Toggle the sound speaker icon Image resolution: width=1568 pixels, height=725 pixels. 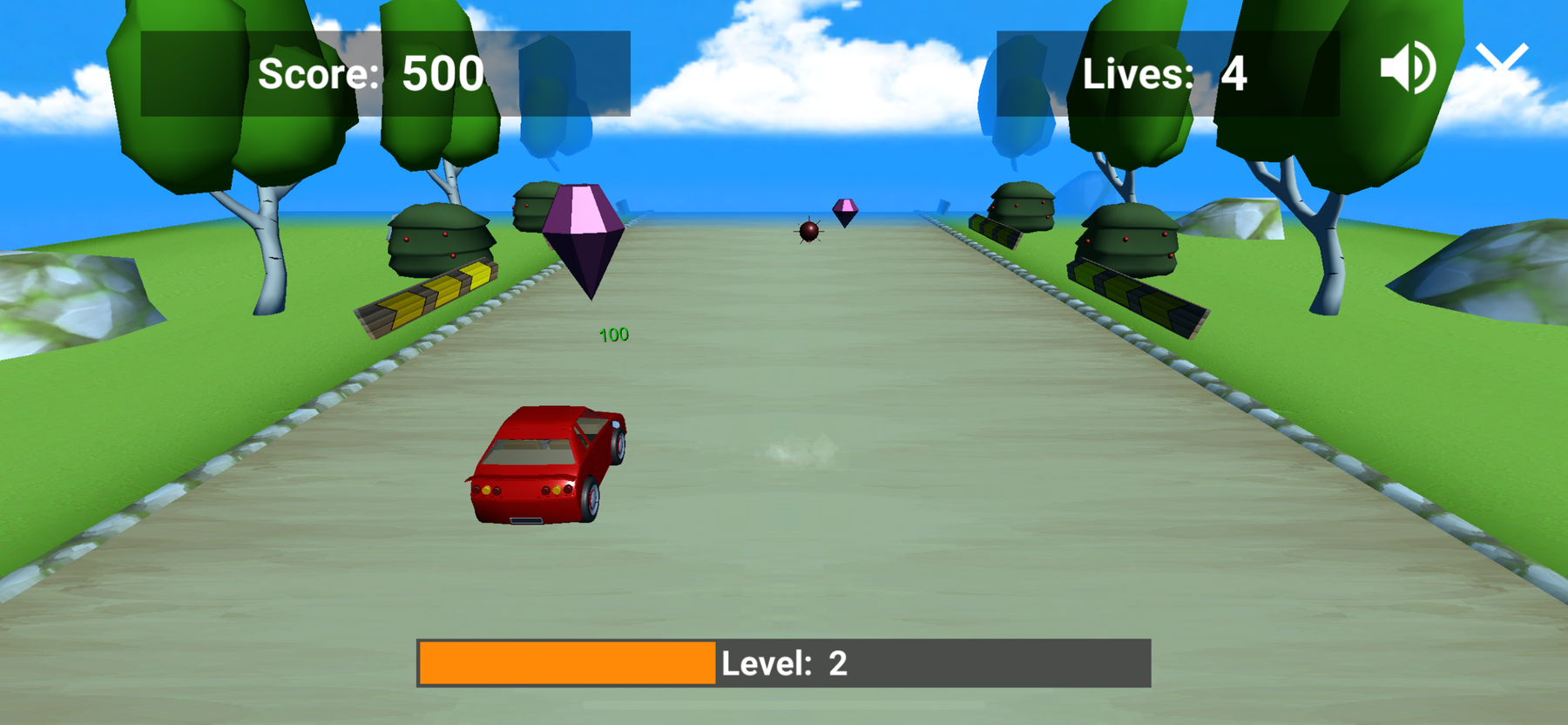click(x=1406, y=67)
